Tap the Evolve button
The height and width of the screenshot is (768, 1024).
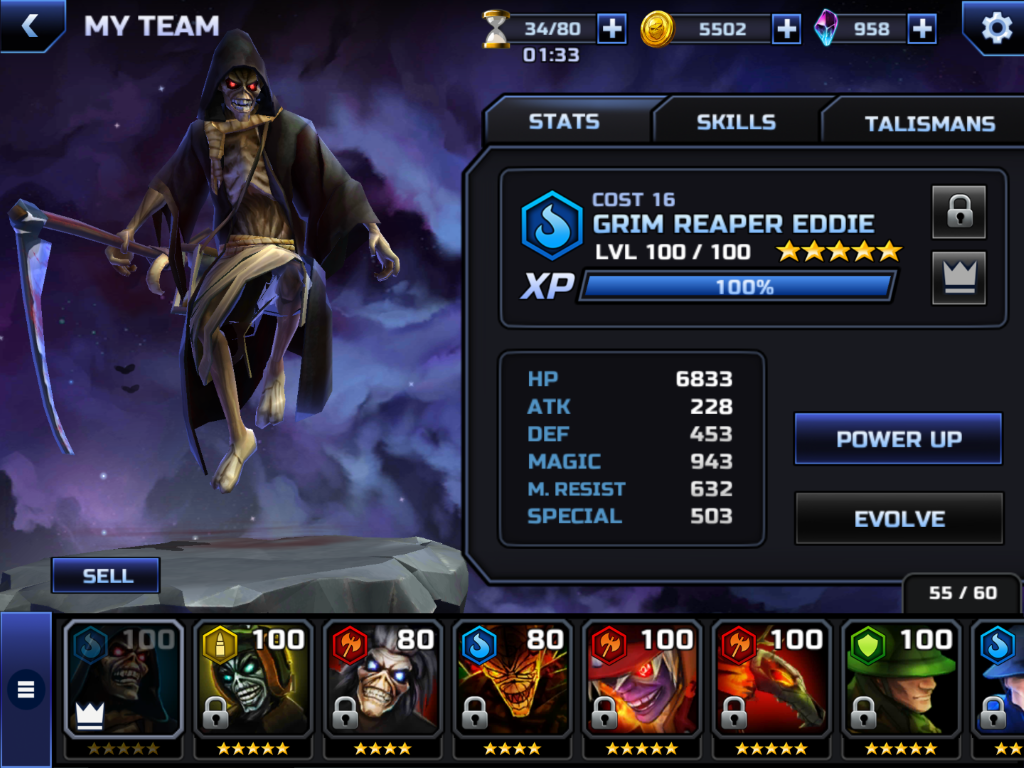point(898,519)
